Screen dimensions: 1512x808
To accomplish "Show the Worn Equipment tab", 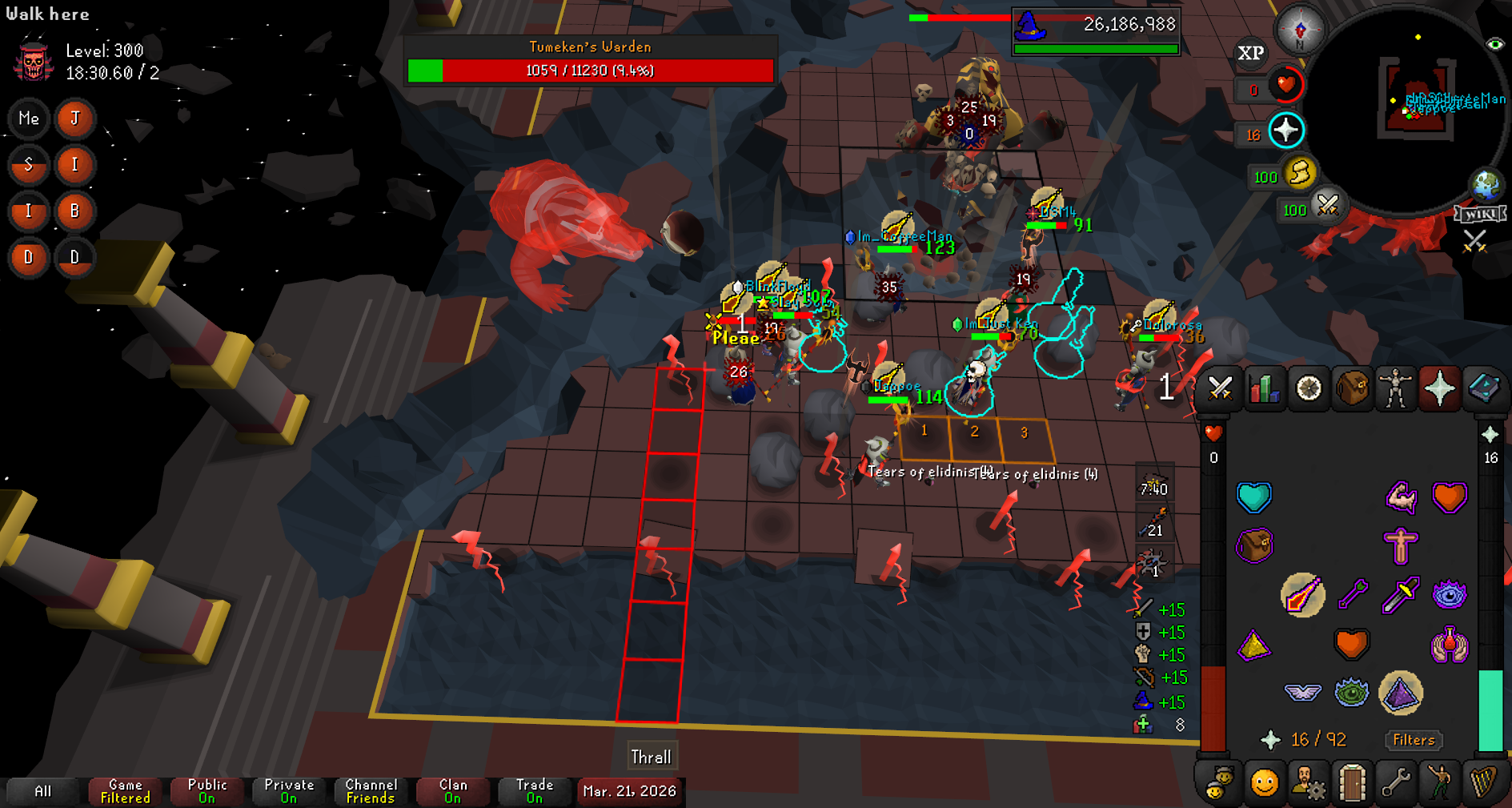I will click(1395, 389).
